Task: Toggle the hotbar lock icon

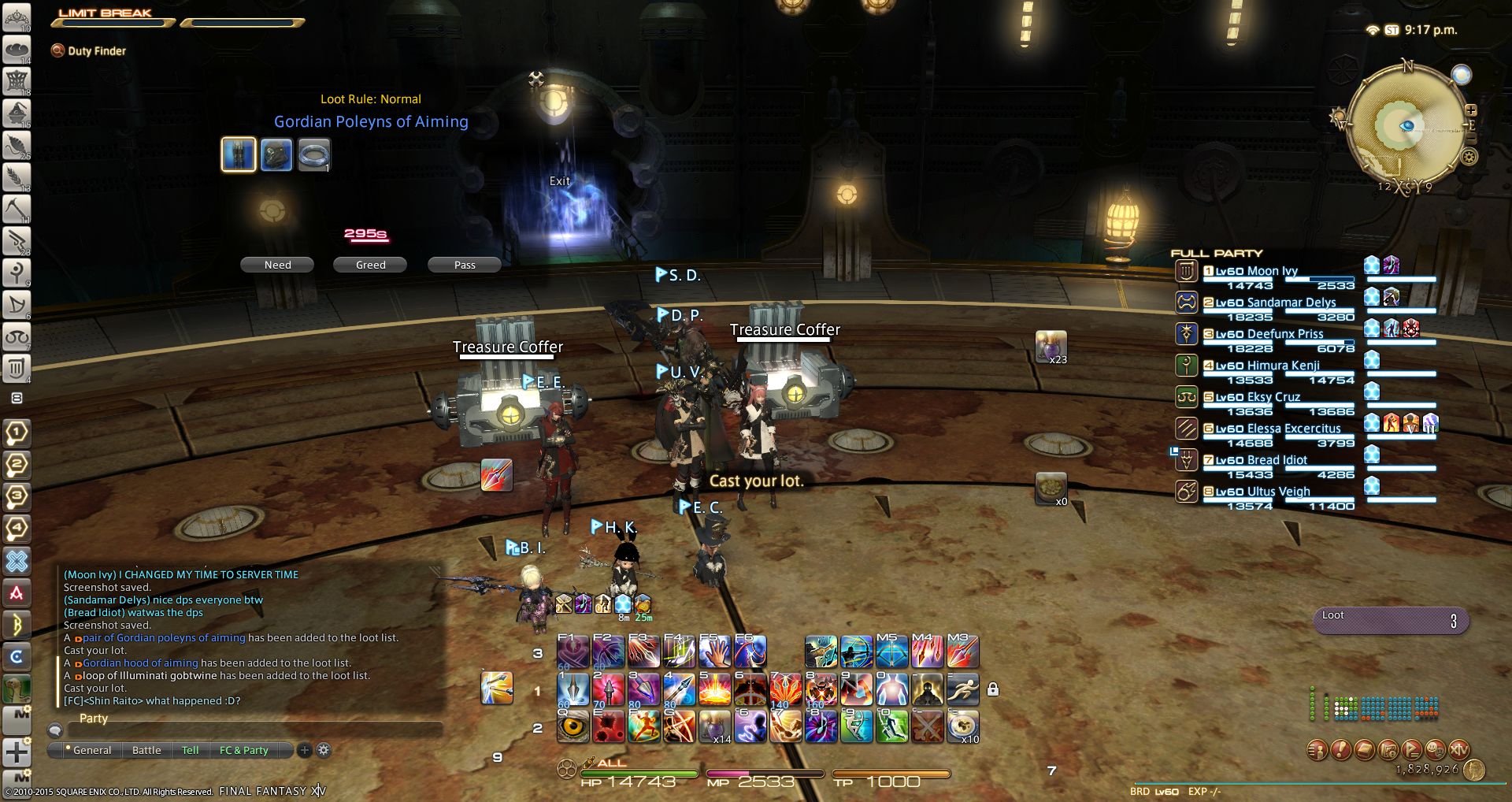Action: coord(993,689)
